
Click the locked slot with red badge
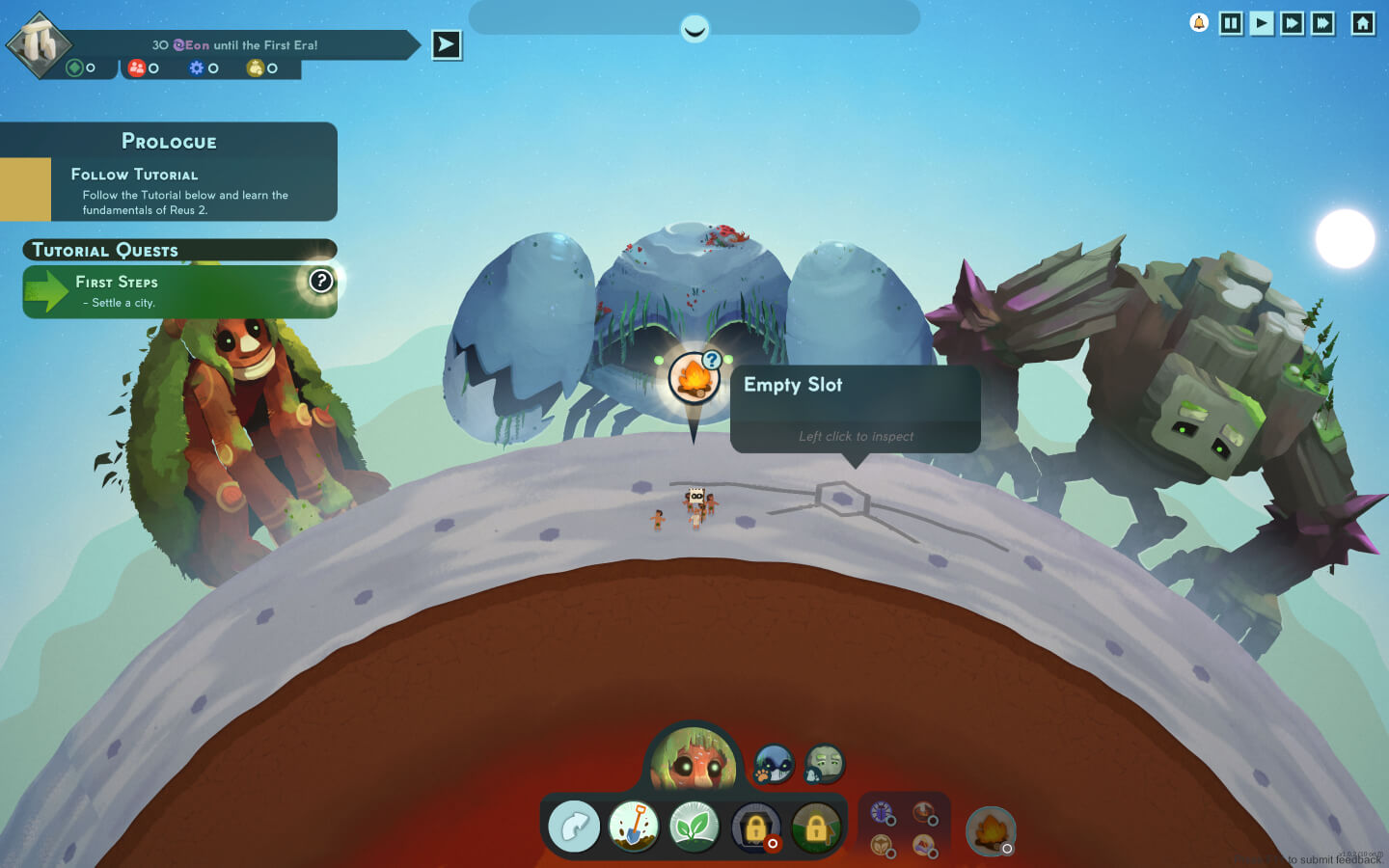756,827
